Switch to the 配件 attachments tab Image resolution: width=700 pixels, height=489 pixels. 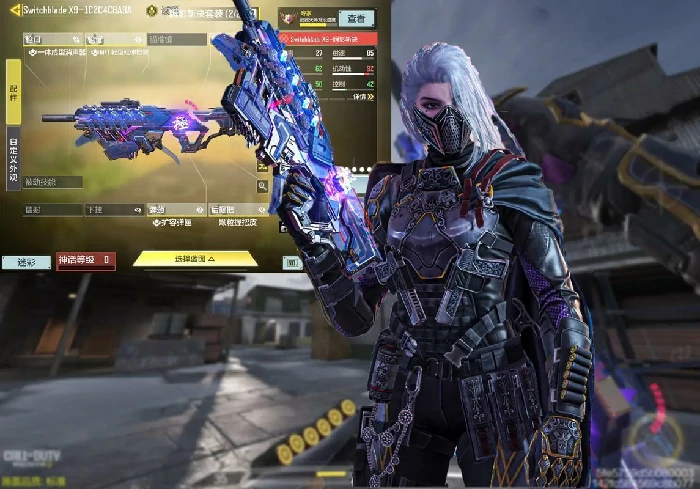tap(12, 92)
